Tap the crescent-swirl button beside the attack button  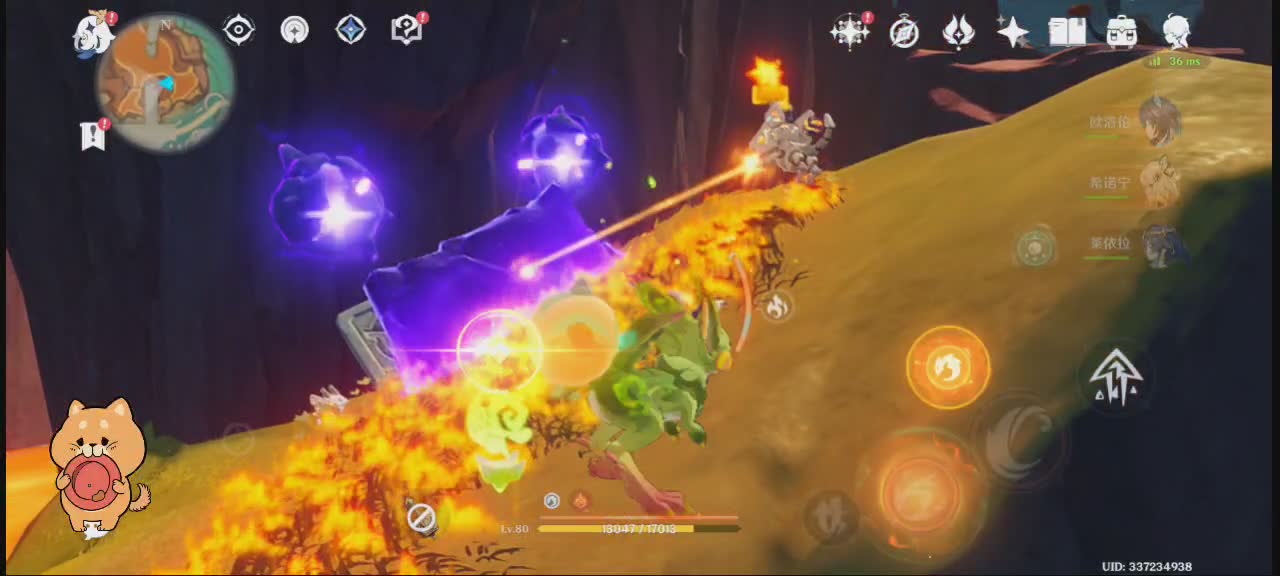[x=1018, y=441]
